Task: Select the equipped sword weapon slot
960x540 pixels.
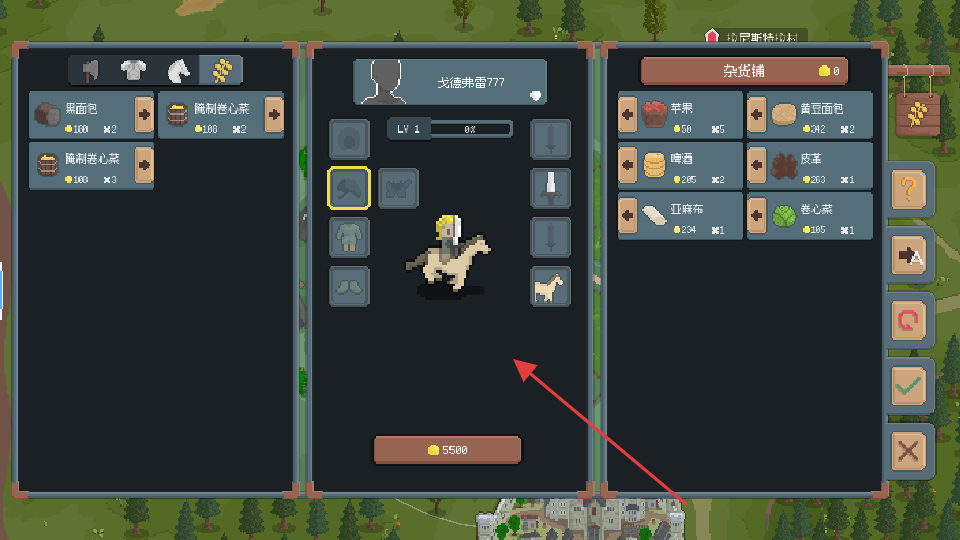Action: (550, 188)
